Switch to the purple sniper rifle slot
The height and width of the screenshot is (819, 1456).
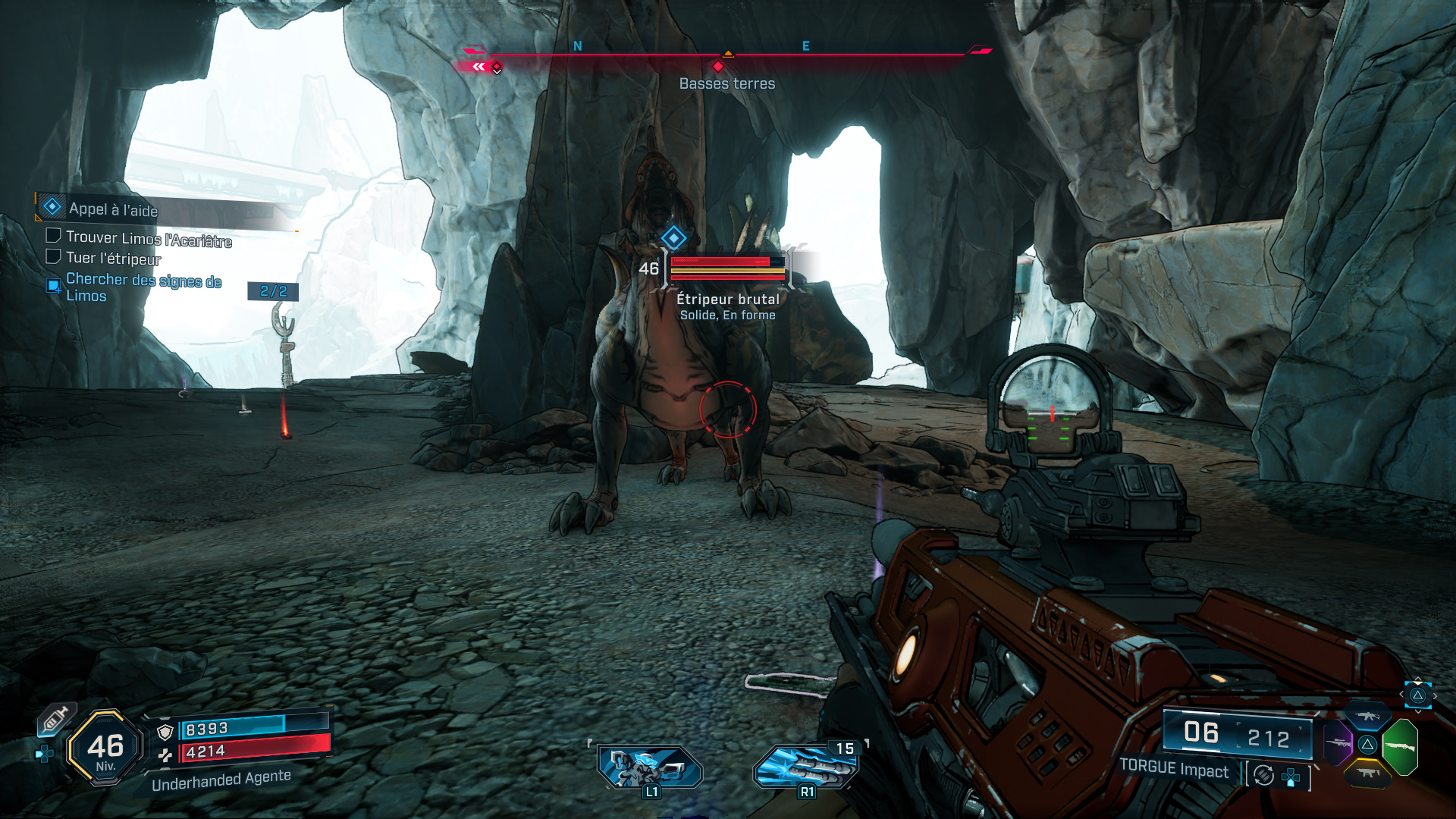pos(1338,742)
